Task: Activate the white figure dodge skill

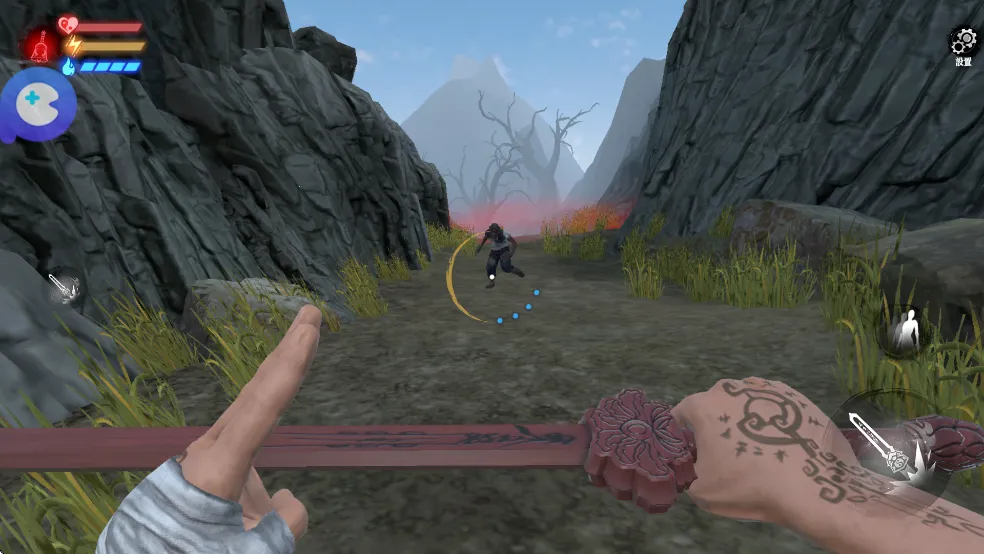Action: 906,331
